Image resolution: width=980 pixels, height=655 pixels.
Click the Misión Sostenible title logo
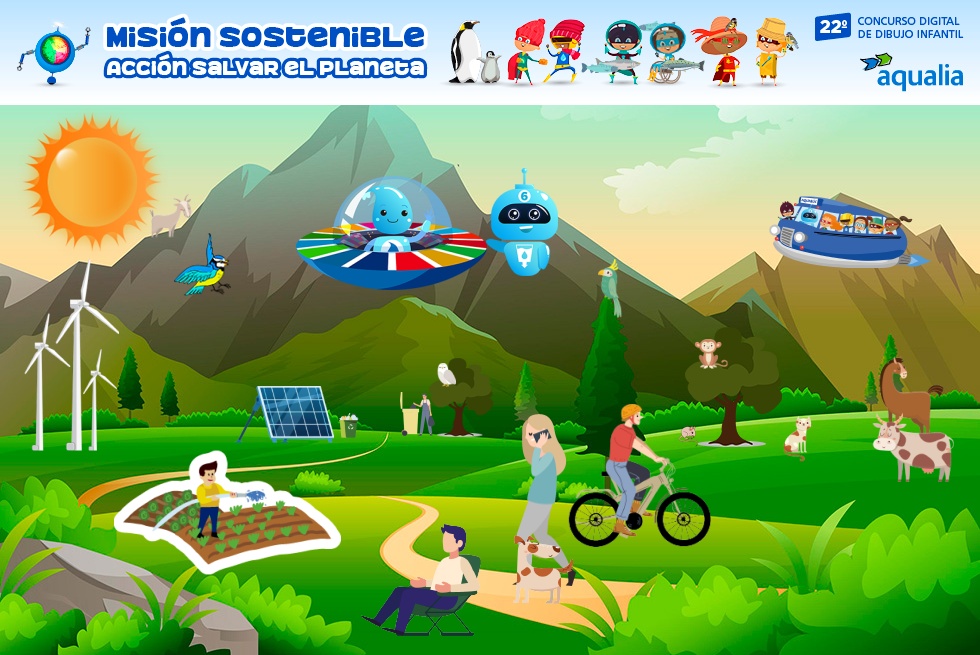(x=265, y=52)
